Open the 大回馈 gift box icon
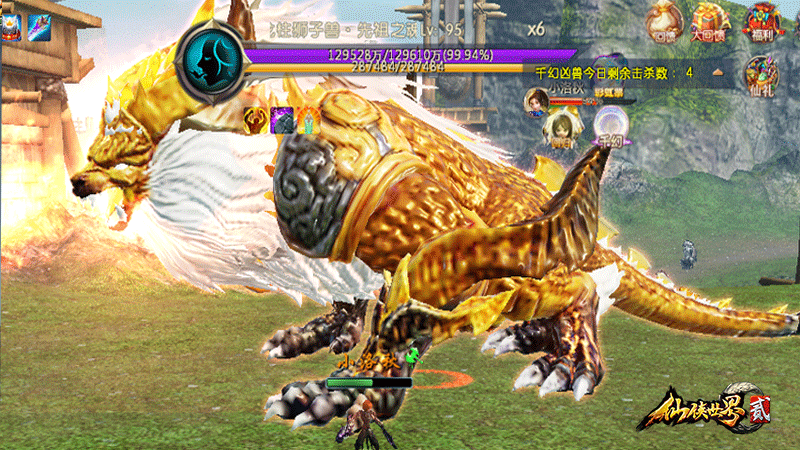Screen dimensions: 800x450 711,22
